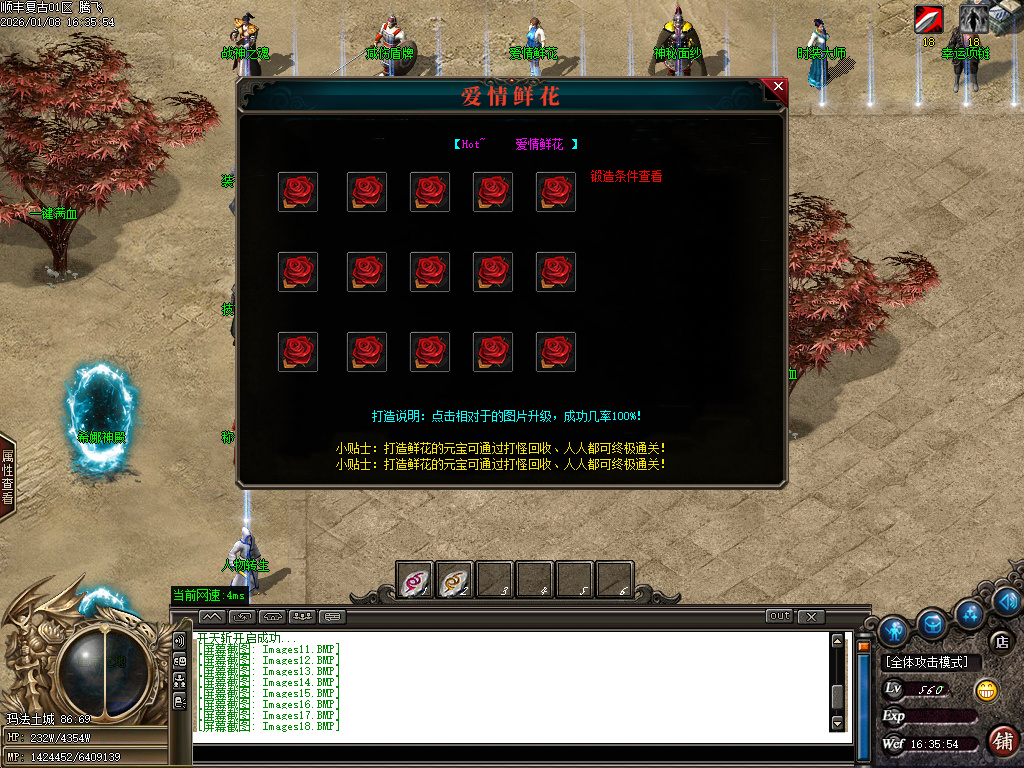Open the red 铺 stall button
Viewport: 1024px width, 768px height.
(1002, 741)
